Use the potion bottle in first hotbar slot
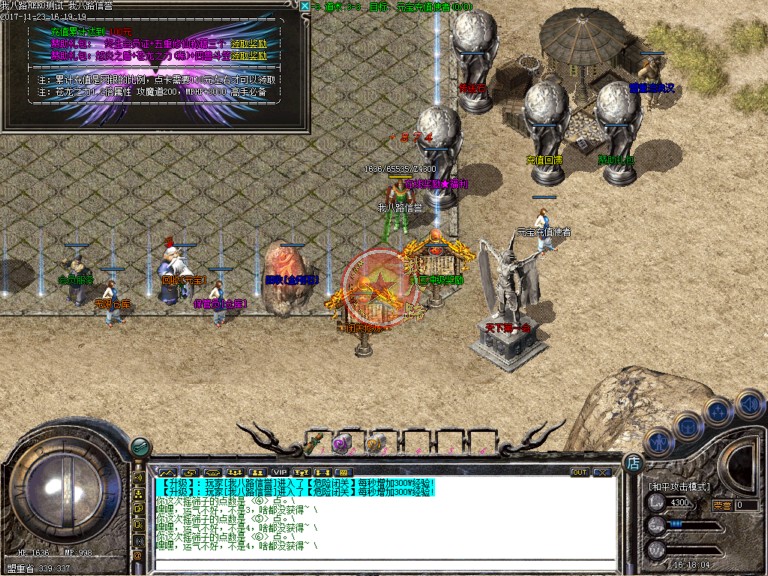The height and width of the screenshot is (576, 768). pos(314,443)
